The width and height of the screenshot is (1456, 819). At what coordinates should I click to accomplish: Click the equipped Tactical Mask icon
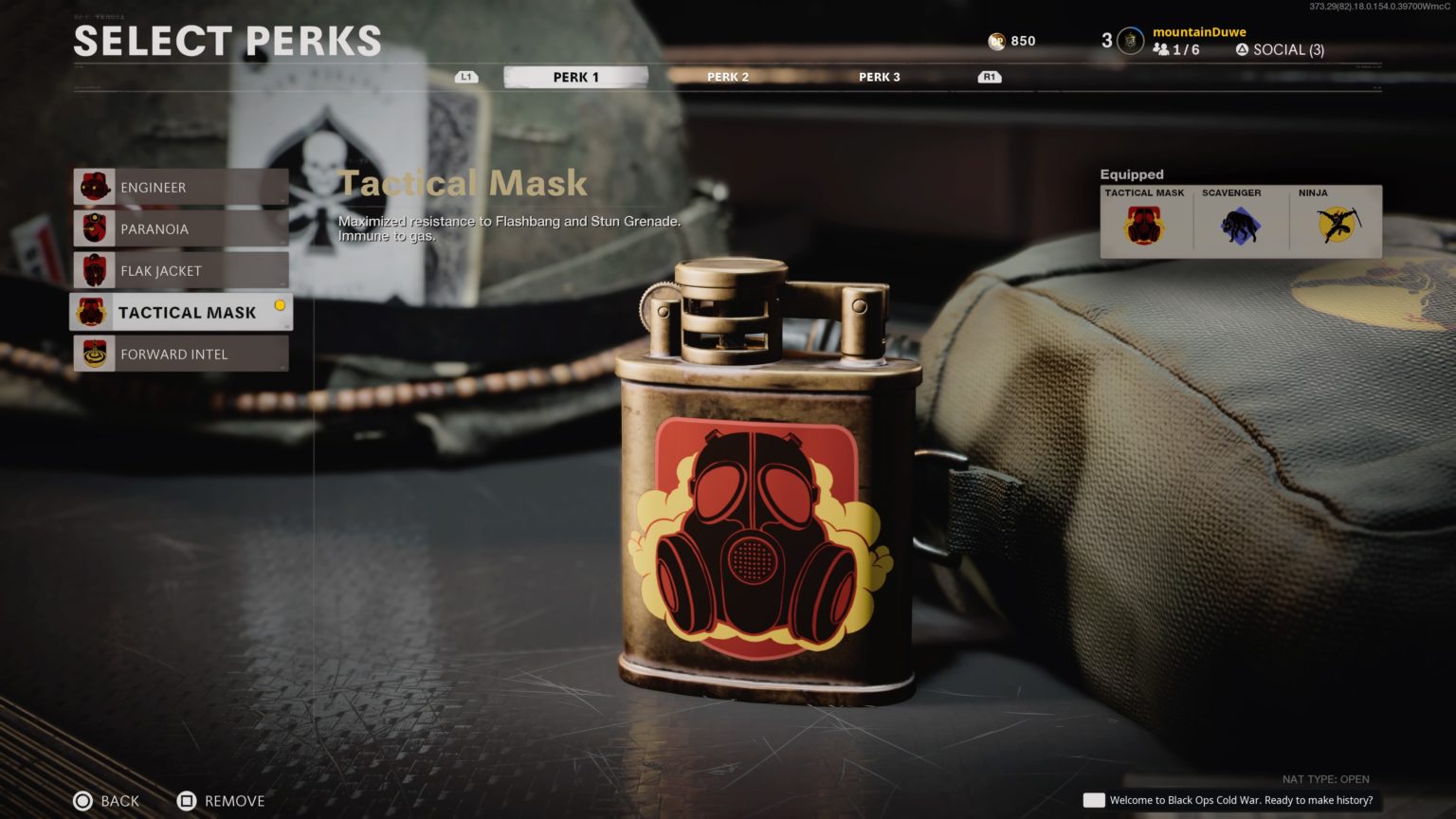point(1144,223)
